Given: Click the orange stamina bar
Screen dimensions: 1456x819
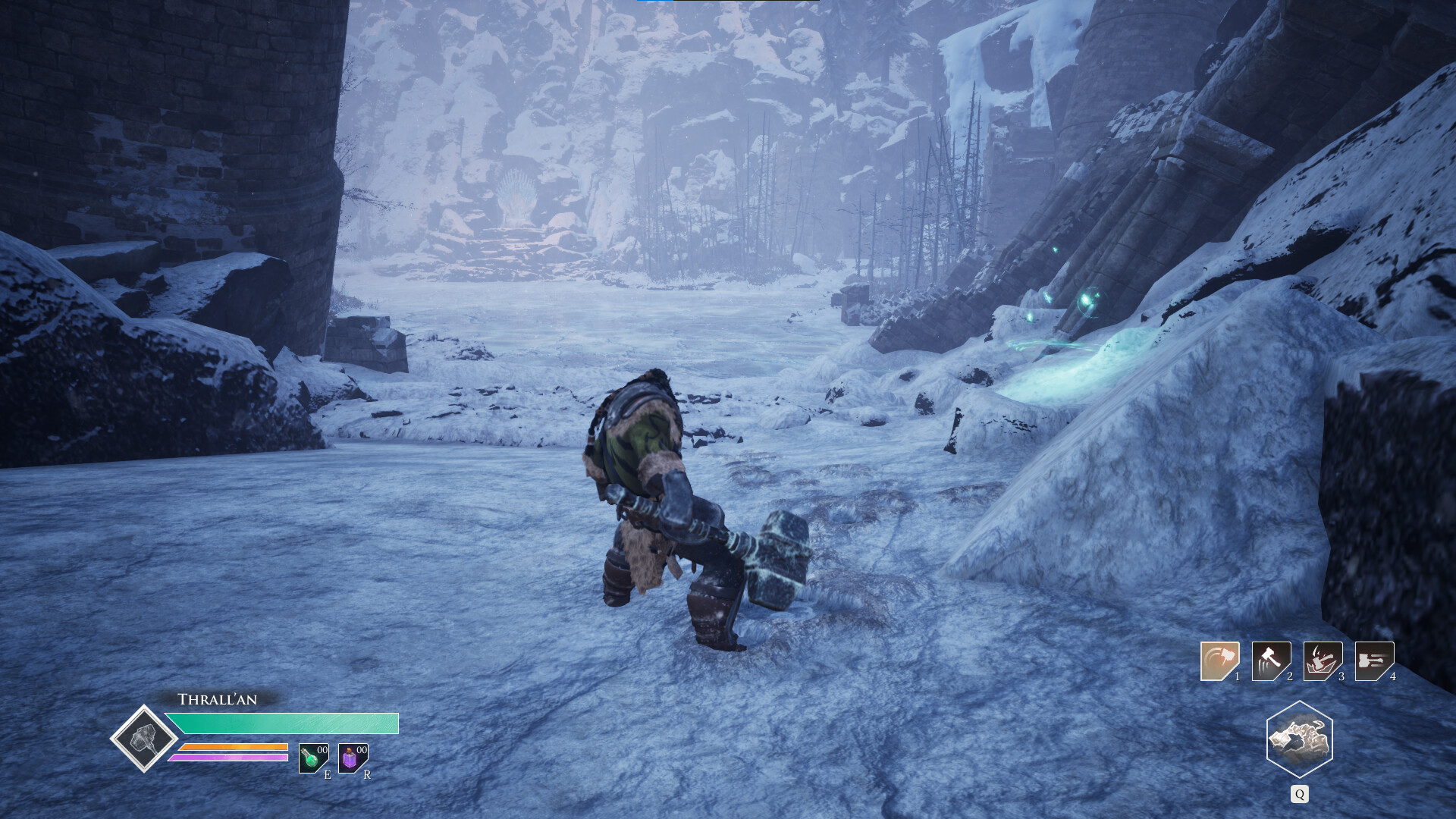Looking at the screenshot, I should point(234,748).
